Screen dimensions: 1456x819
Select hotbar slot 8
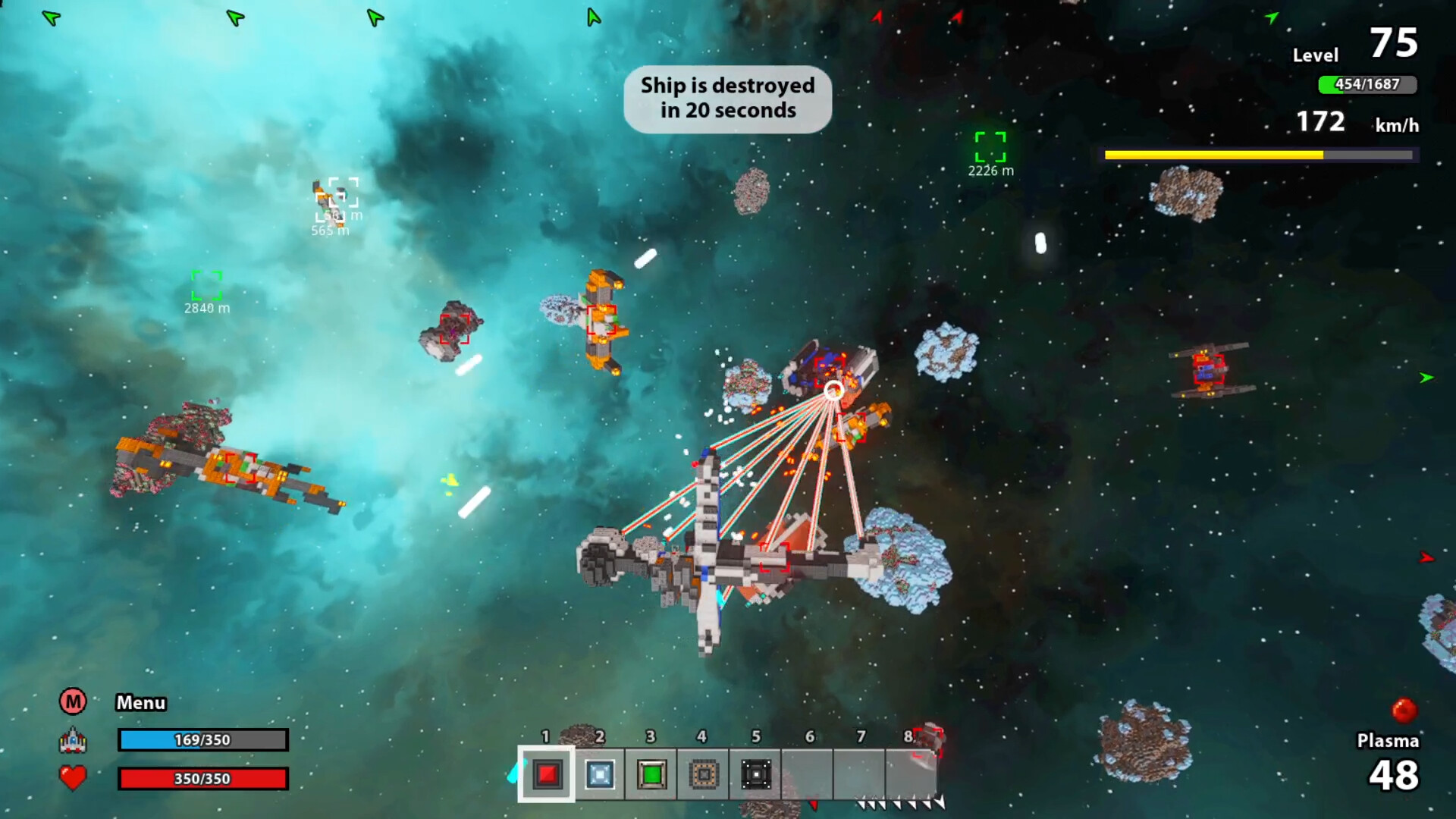[x=911, y=775]
